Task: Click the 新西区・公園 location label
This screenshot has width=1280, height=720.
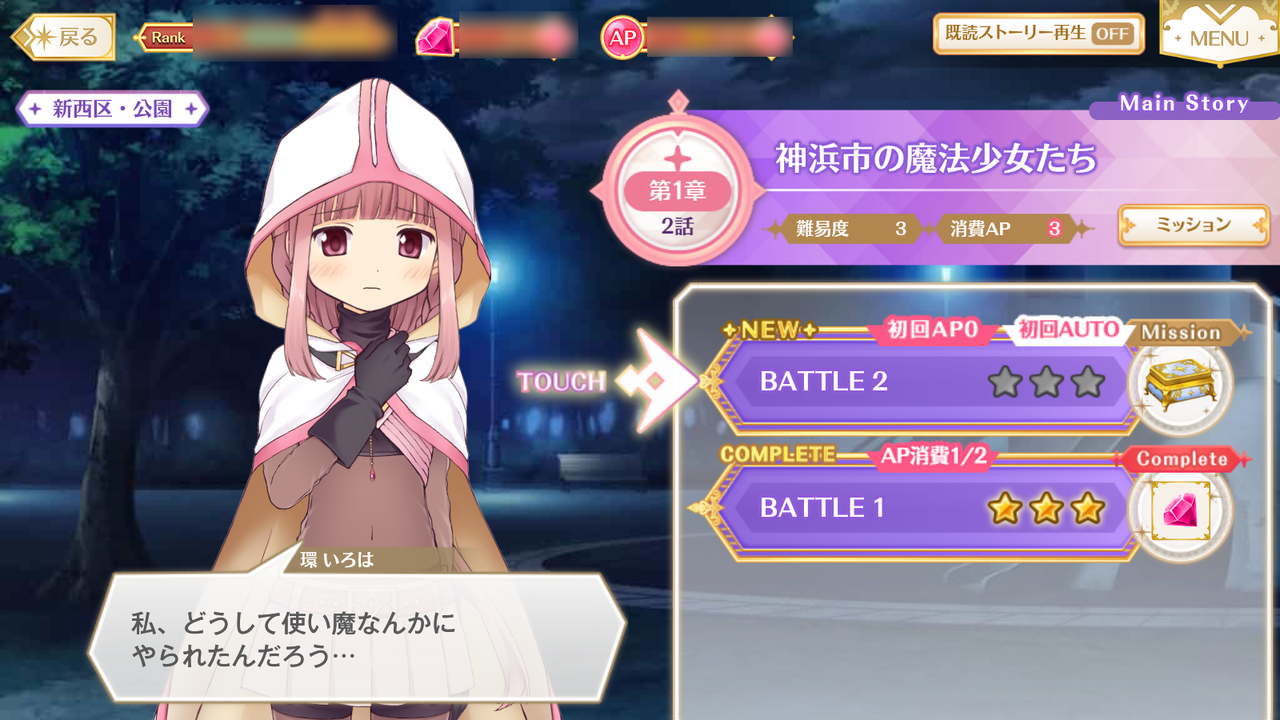Action: tap(110, 108)
